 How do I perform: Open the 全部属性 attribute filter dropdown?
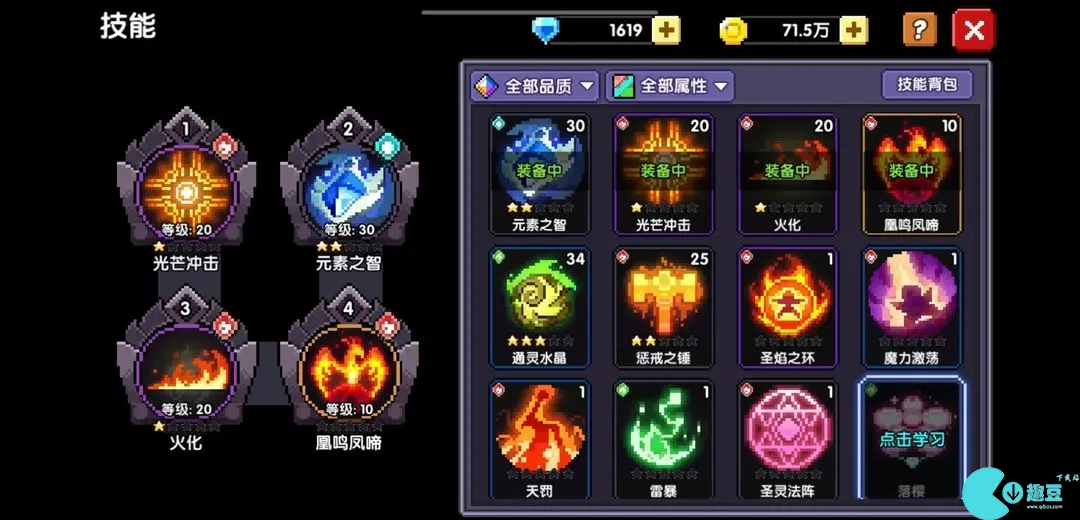point(669,86)
